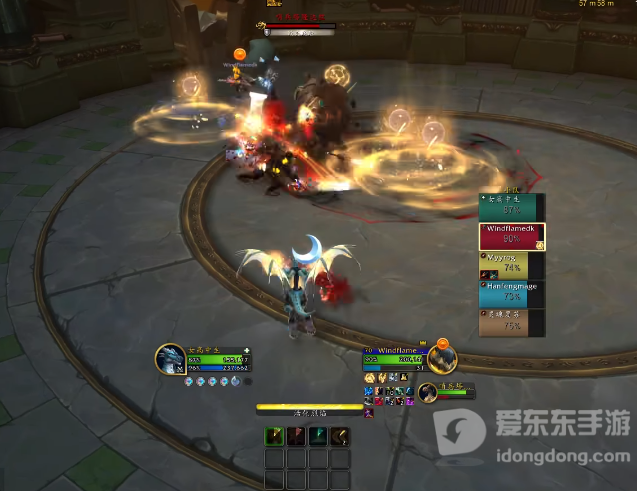Image resolution: width=637 pixels, height=491 pixels.
Task: Click the player's dragon portrait
Action: click(x=170, y=358)
